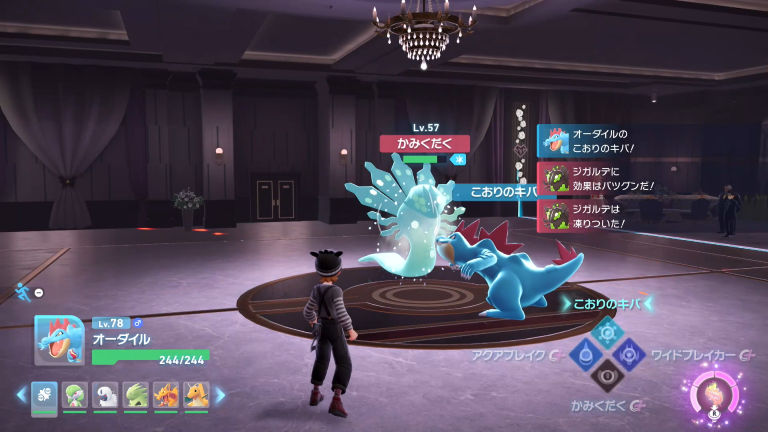The width and height of the screenshot is (768, 432).
Task: Use the こおりのキバ ice move
Action: (607, 329)
